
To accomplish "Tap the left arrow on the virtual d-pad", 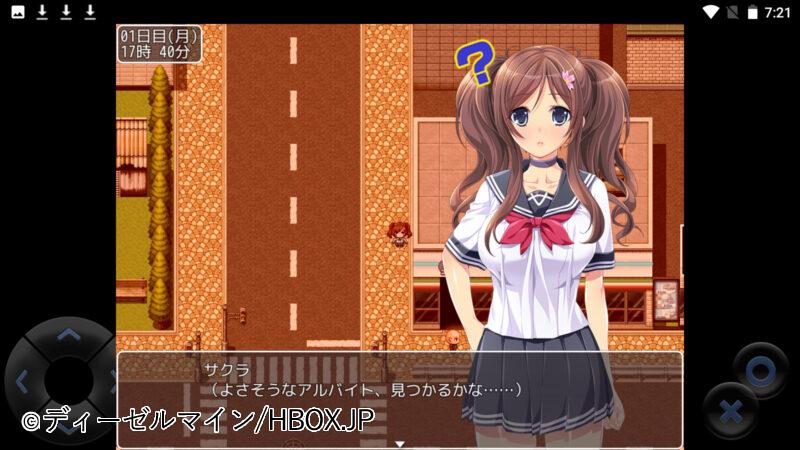I will coord(22,380).
